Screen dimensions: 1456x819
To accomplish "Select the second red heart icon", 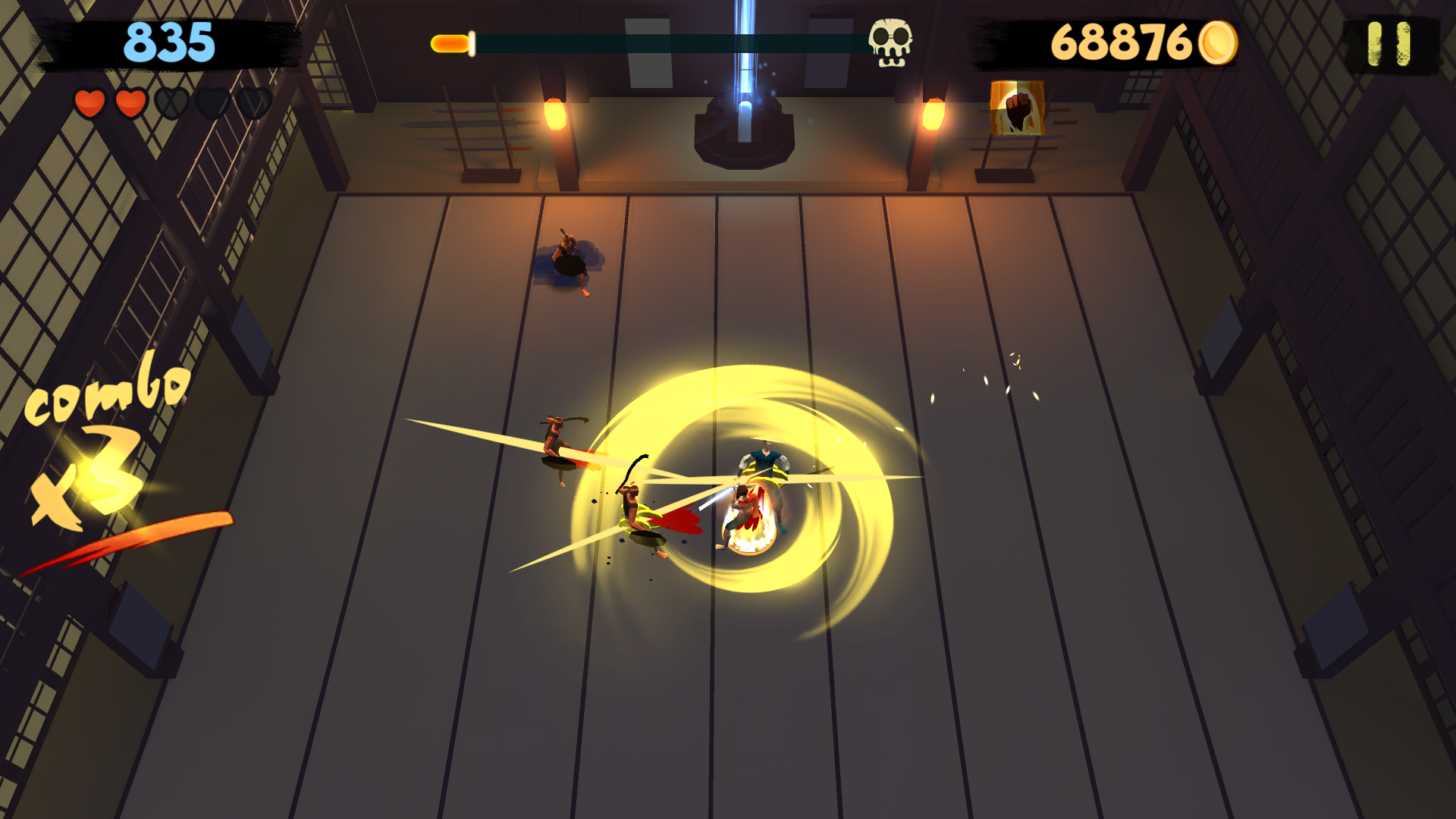I will click(x=130, y=102).
